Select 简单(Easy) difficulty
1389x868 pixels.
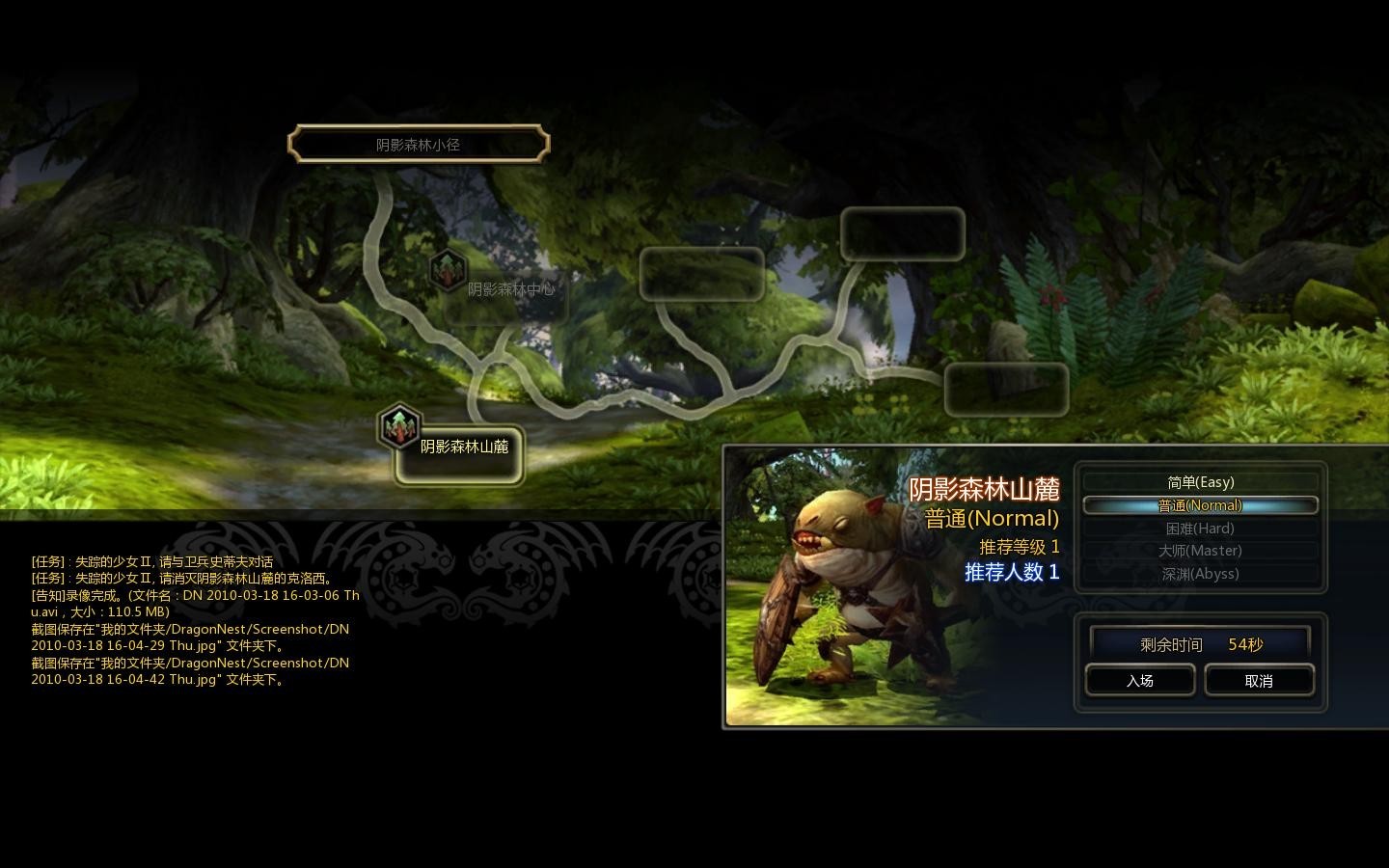[1200, 482]
